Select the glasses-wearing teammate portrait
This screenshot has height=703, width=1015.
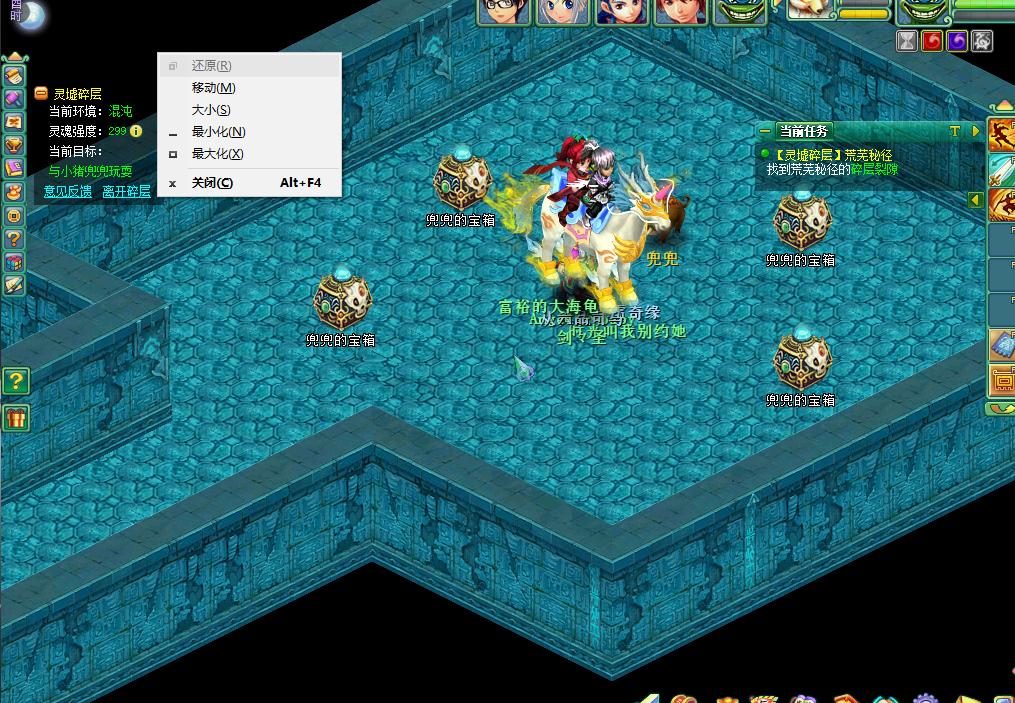tap(503, 12)
